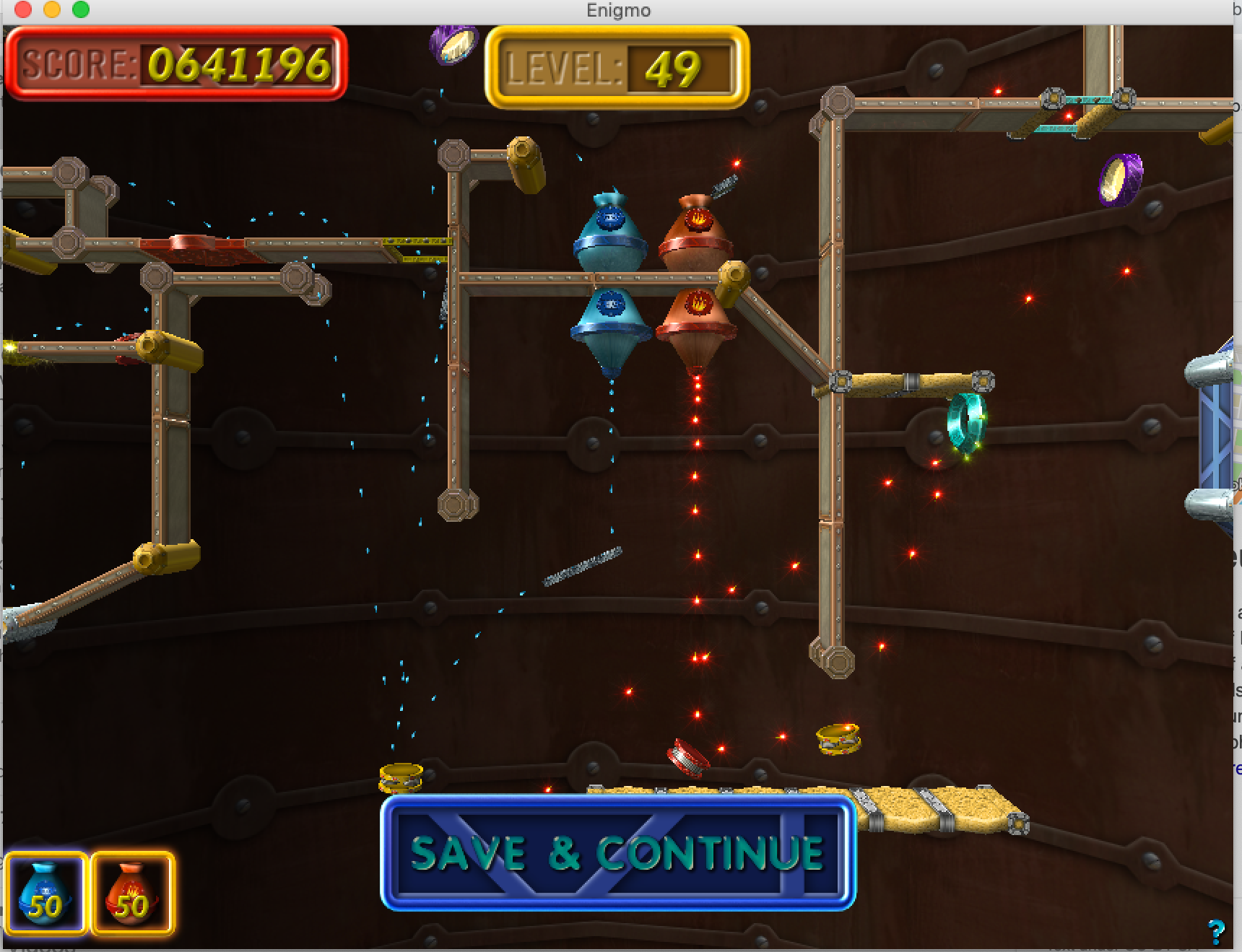
Task: Click the Save & Continue button
Action: [x=618, y=852]
